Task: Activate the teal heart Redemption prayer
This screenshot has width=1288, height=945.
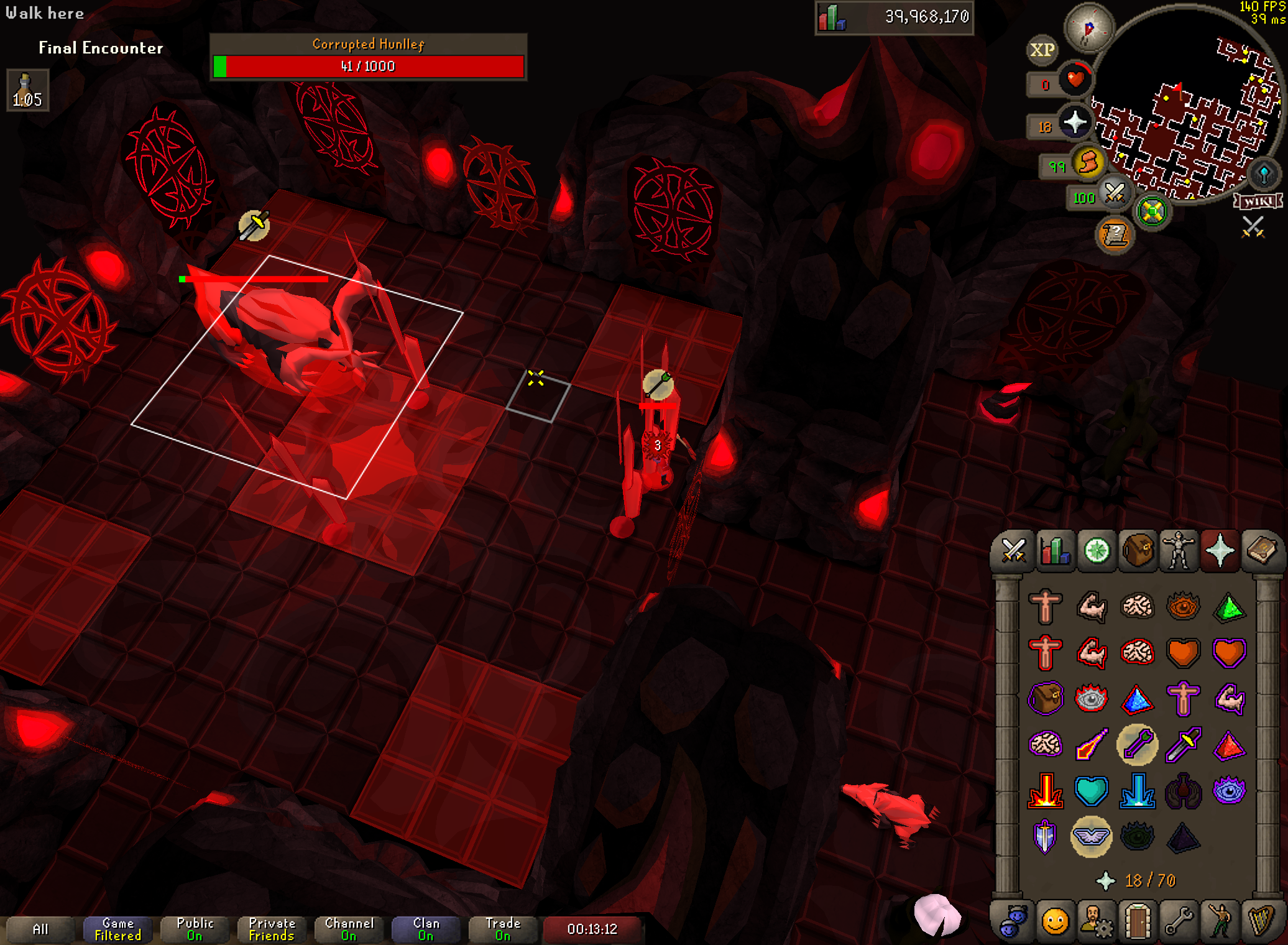Action: tap(1091, 791)
